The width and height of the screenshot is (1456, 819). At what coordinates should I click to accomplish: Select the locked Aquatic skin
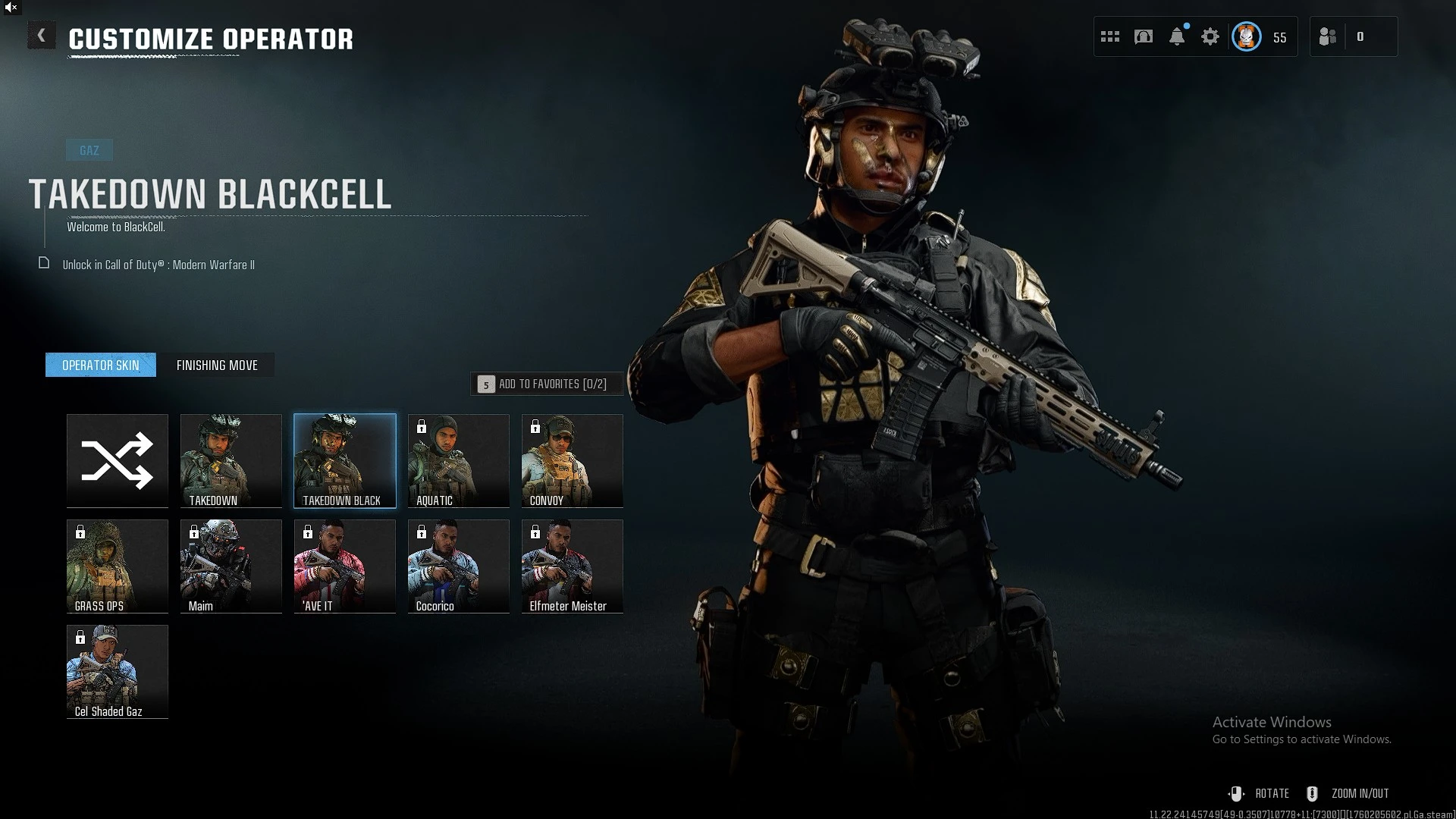point(459,460)
